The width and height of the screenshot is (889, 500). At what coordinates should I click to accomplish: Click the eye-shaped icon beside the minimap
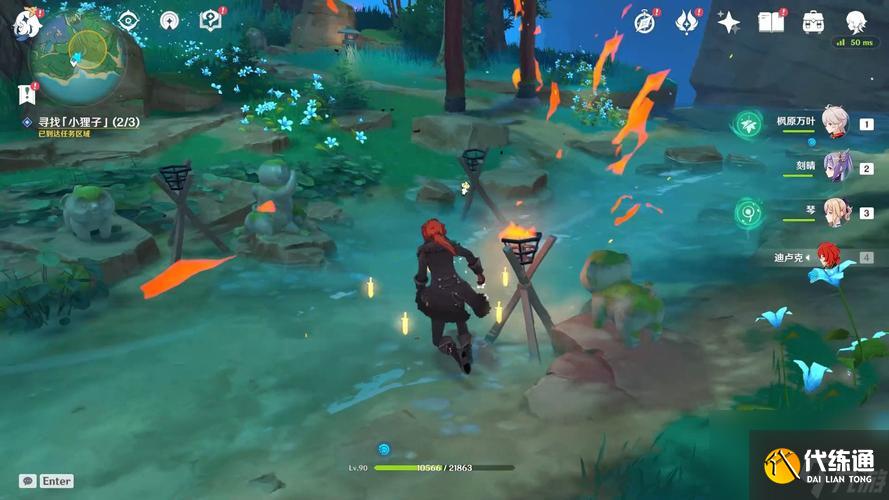pos(128,20)
